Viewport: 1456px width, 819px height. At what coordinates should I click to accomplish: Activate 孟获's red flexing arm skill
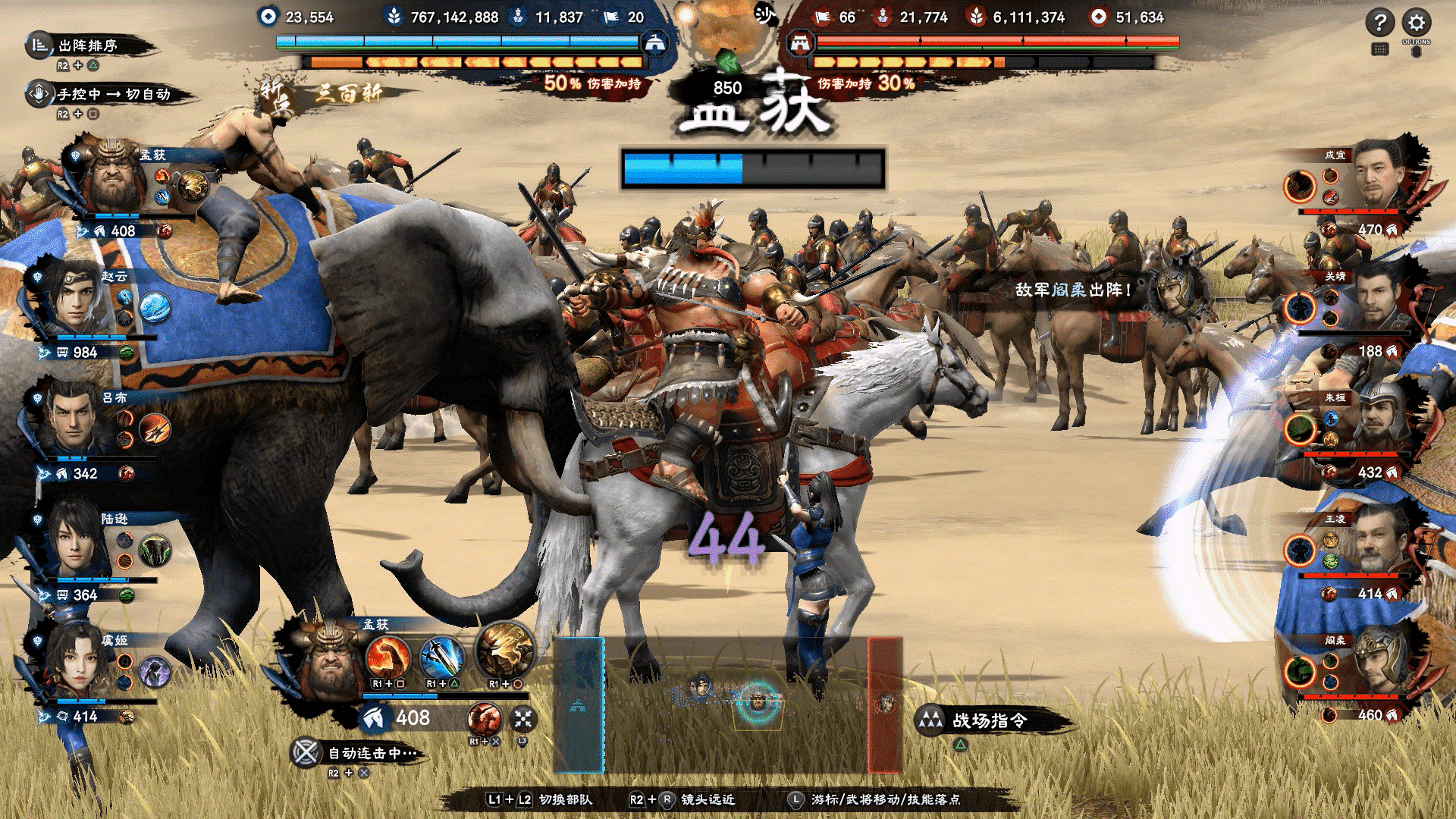(388, 657)
